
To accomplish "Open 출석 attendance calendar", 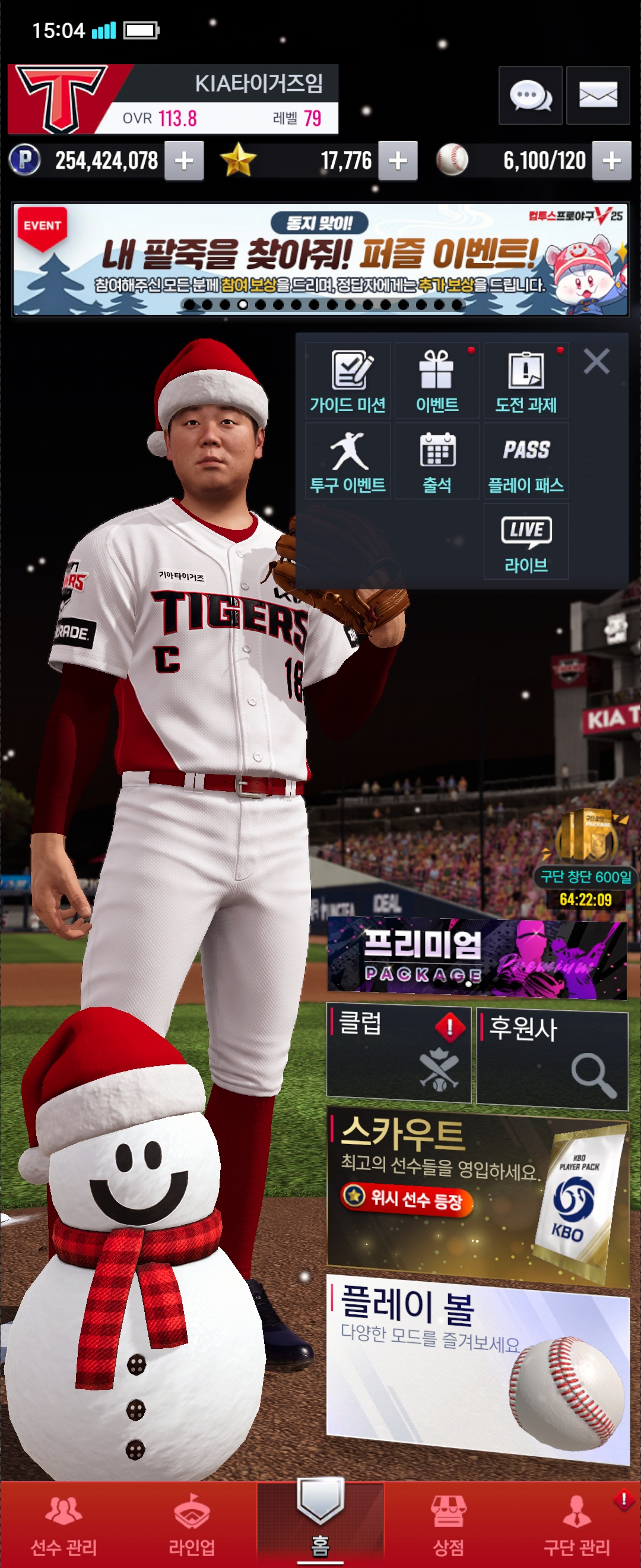I will tap(437, 461).
